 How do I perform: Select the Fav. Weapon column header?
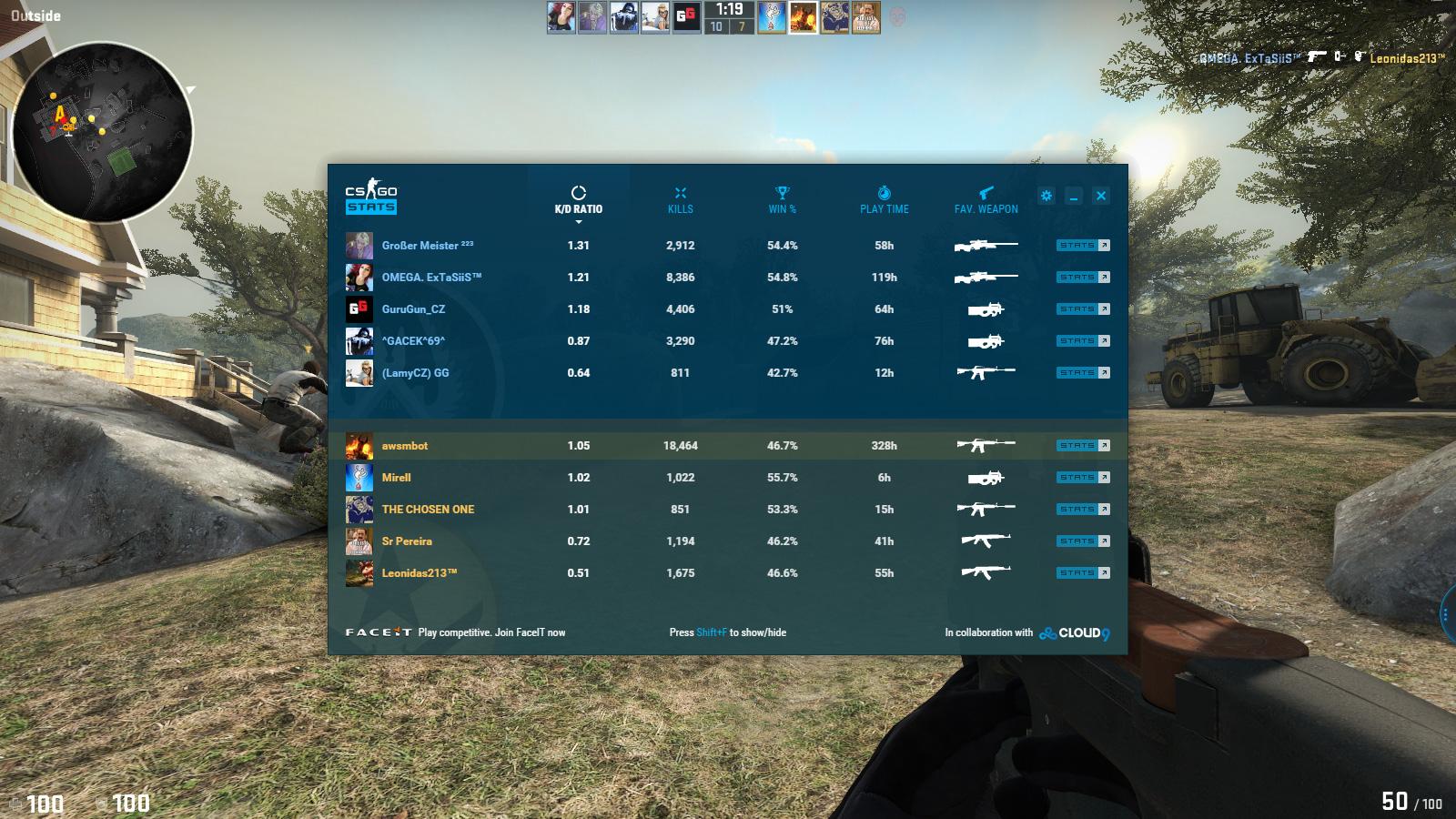point(988,208)
